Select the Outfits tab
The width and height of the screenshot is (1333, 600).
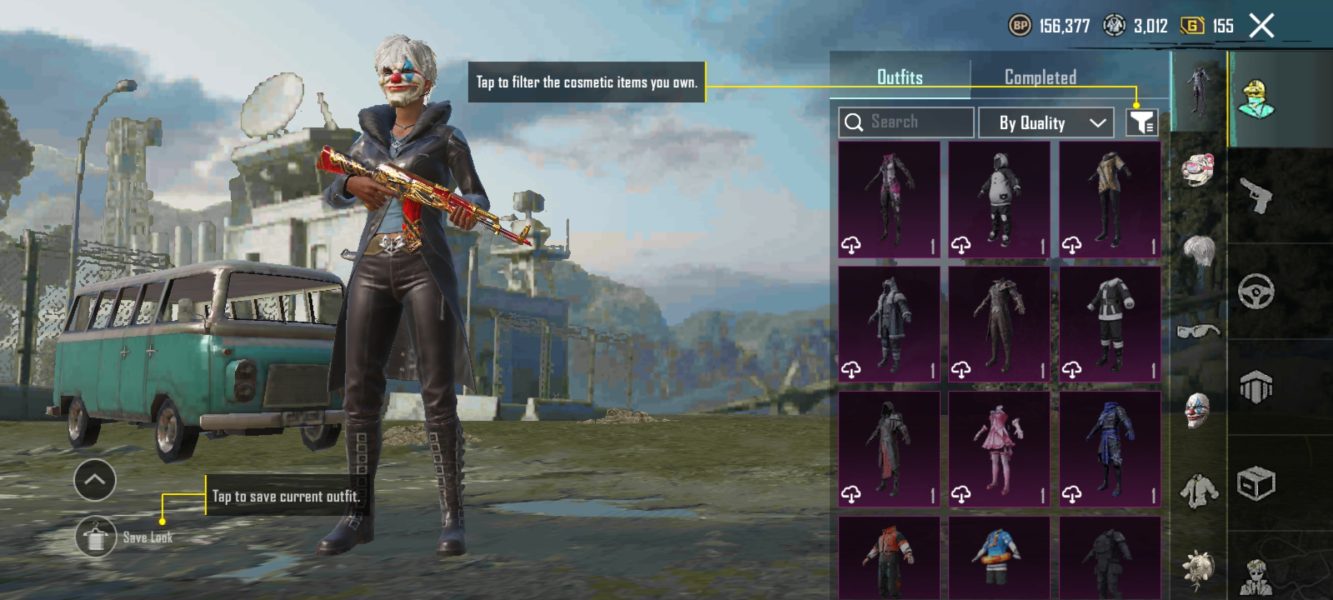point(899,77)
